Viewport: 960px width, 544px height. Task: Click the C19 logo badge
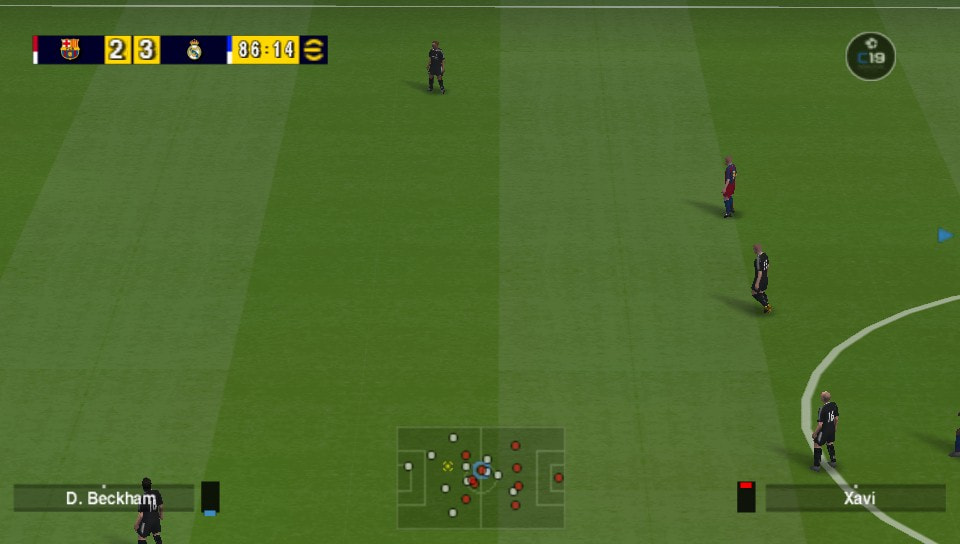pos(870,56)
